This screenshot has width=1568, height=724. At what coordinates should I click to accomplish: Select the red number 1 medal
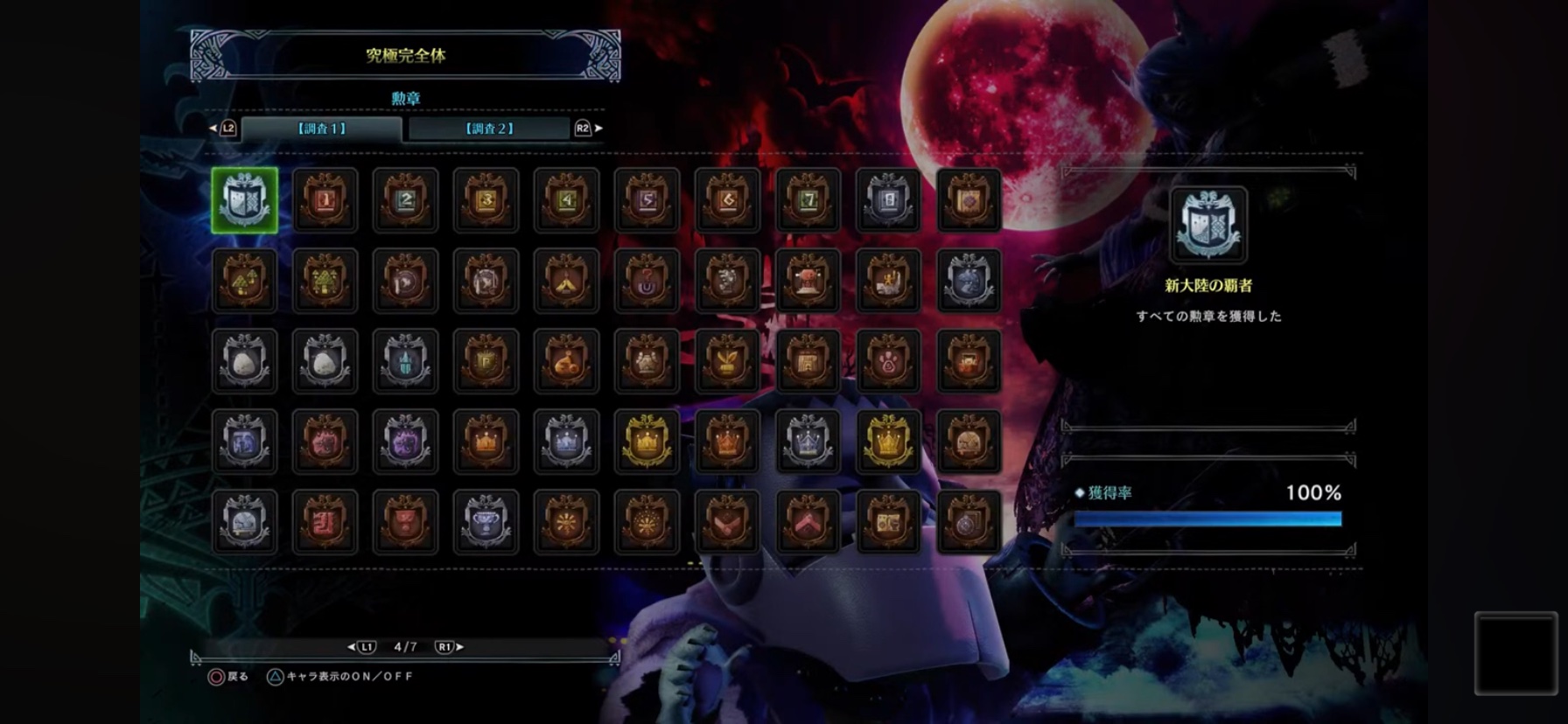tap(325, 200)
